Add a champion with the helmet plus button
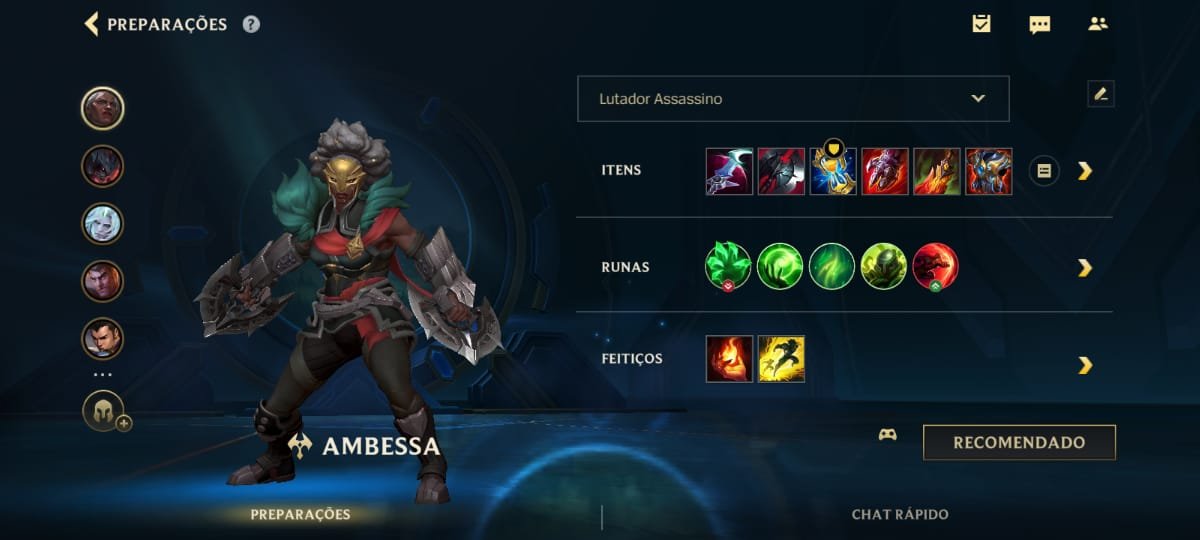 coord(104,411)
